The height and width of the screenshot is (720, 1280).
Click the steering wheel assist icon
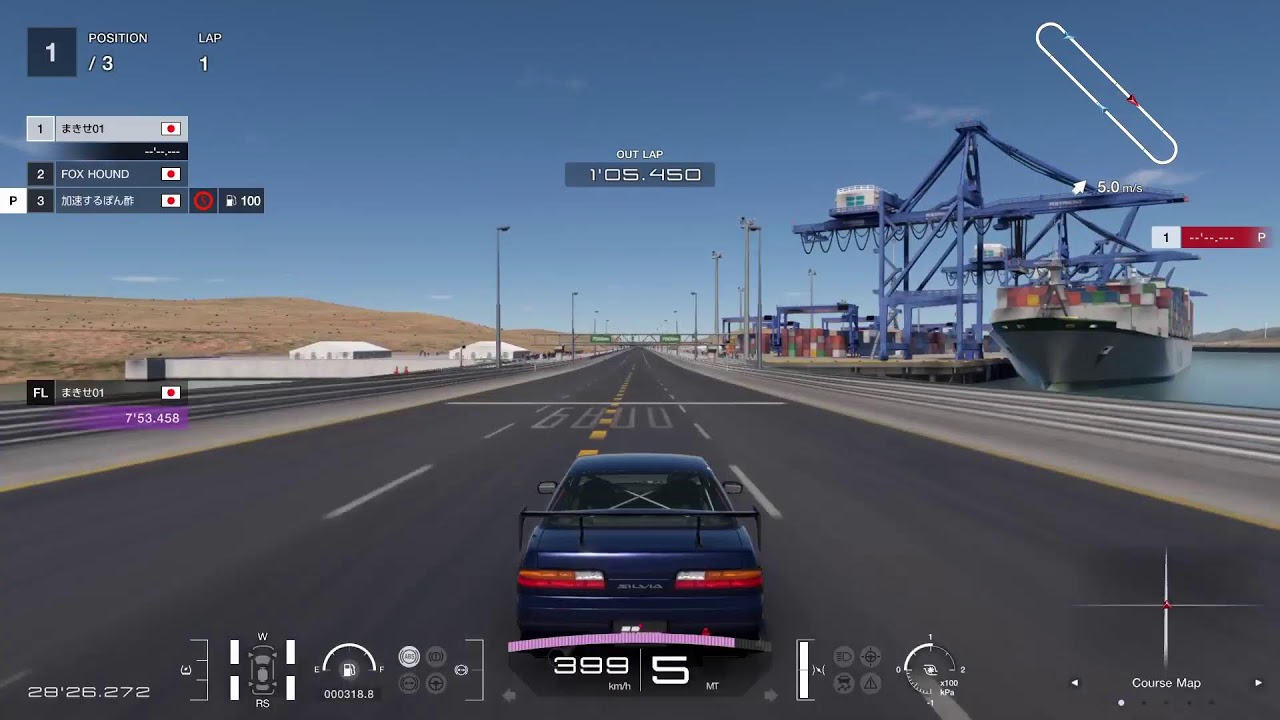pos(436,684)
